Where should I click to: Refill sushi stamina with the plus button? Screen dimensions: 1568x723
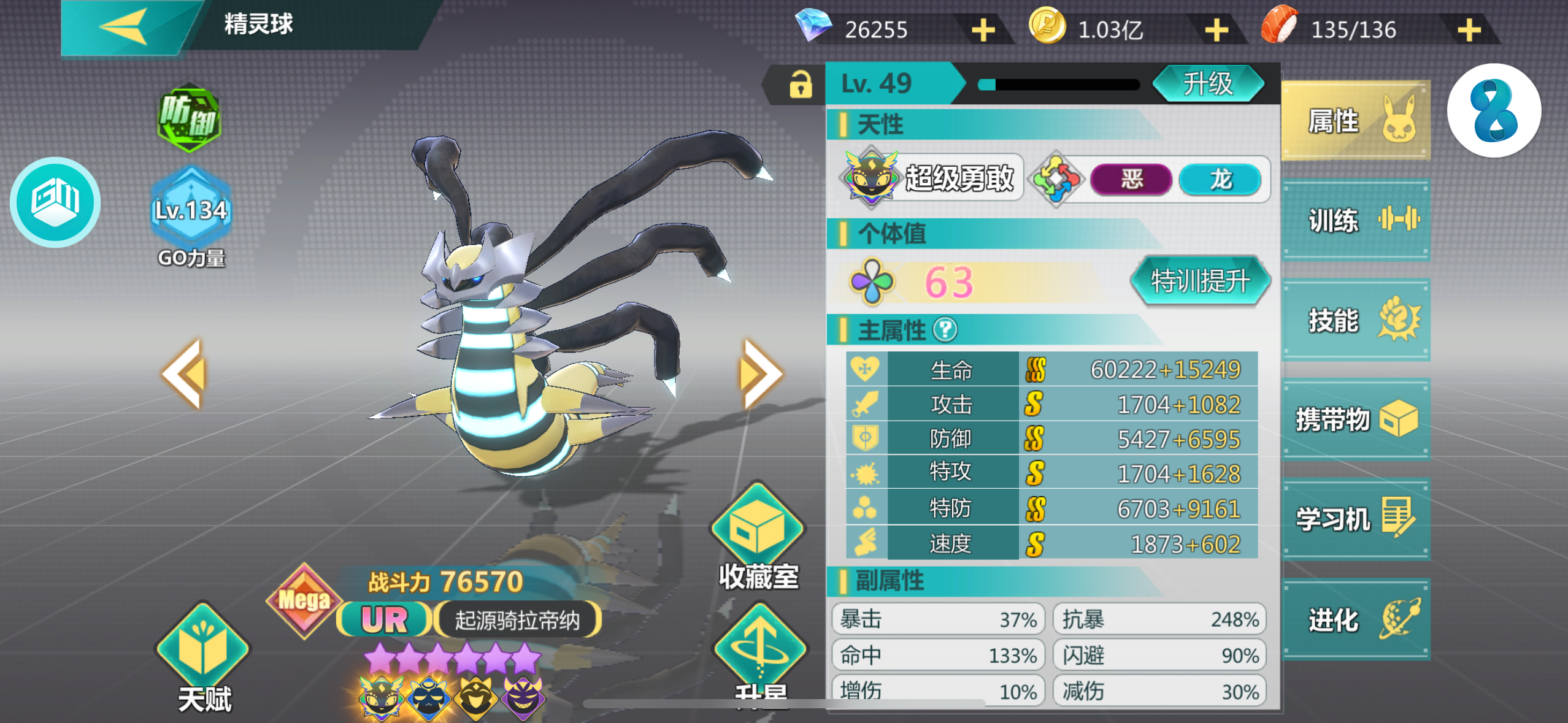click(1469, 30)
